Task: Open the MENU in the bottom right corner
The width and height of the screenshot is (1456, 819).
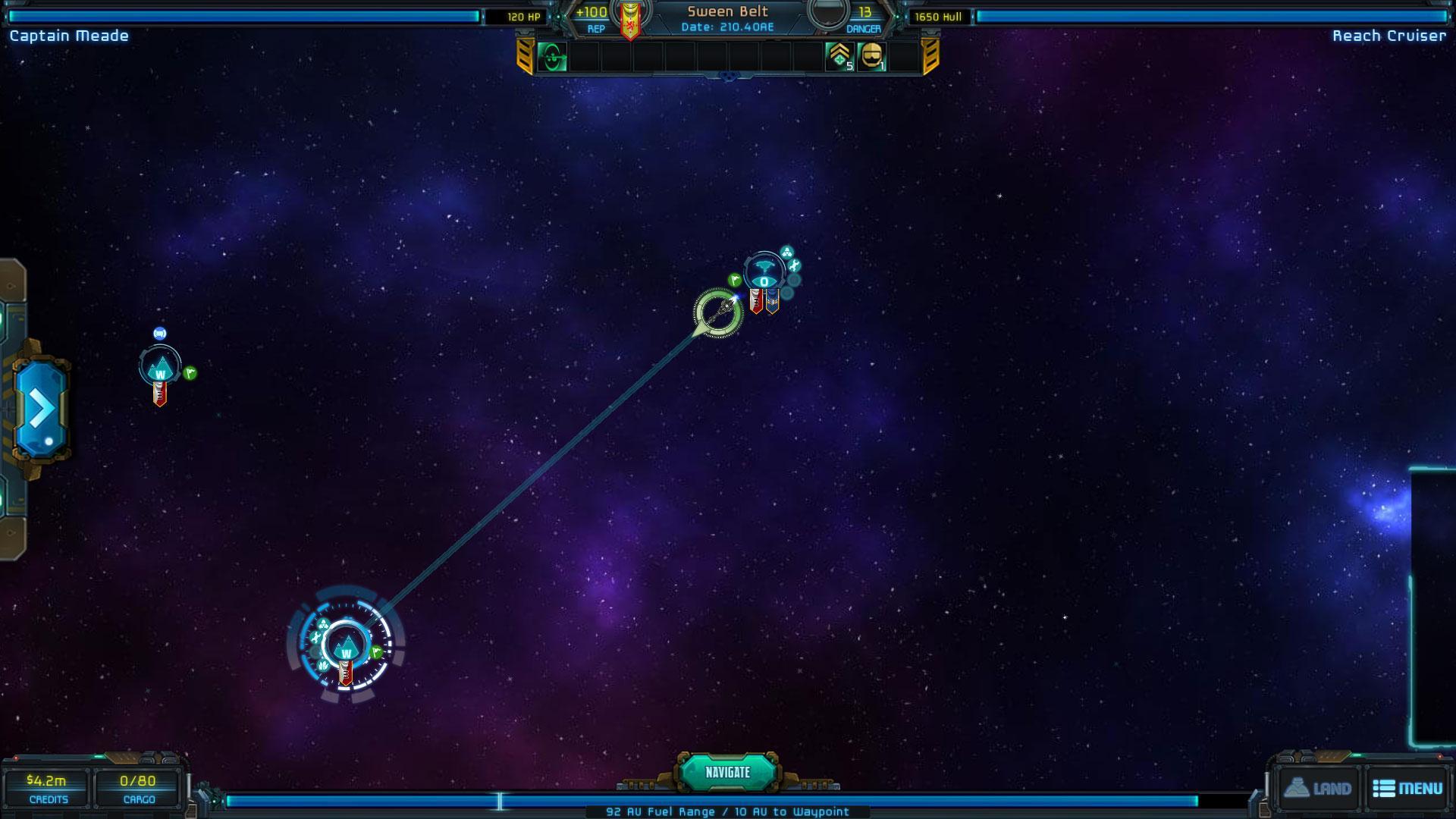Action: click(1407, 788)
